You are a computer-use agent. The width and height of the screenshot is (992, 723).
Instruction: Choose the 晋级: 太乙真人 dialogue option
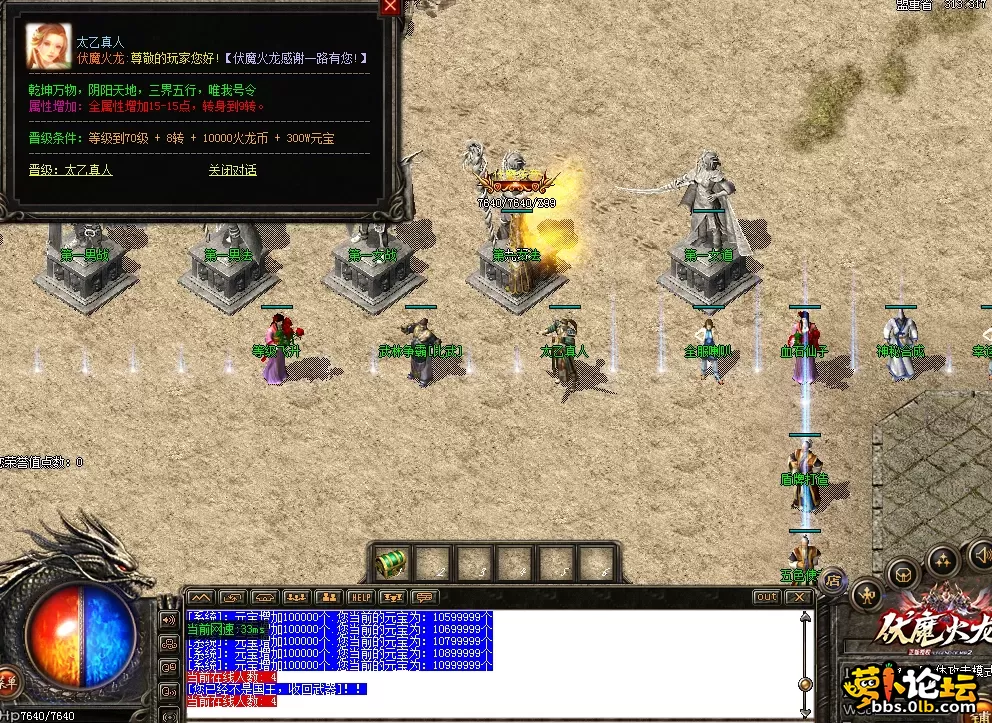(70, 170)
